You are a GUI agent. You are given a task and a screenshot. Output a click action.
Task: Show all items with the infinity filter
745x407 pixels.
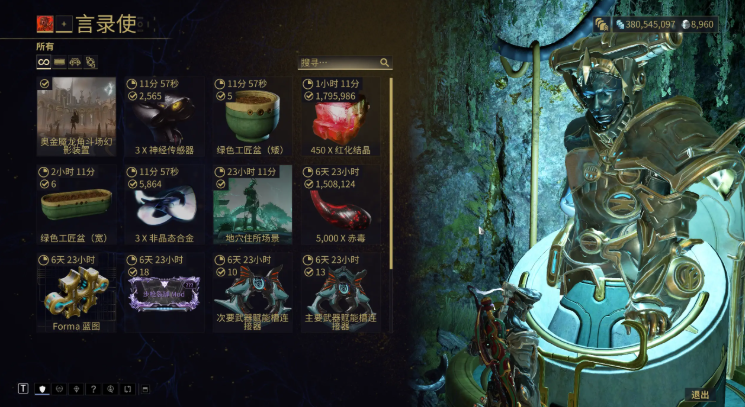tap(44, 62)
